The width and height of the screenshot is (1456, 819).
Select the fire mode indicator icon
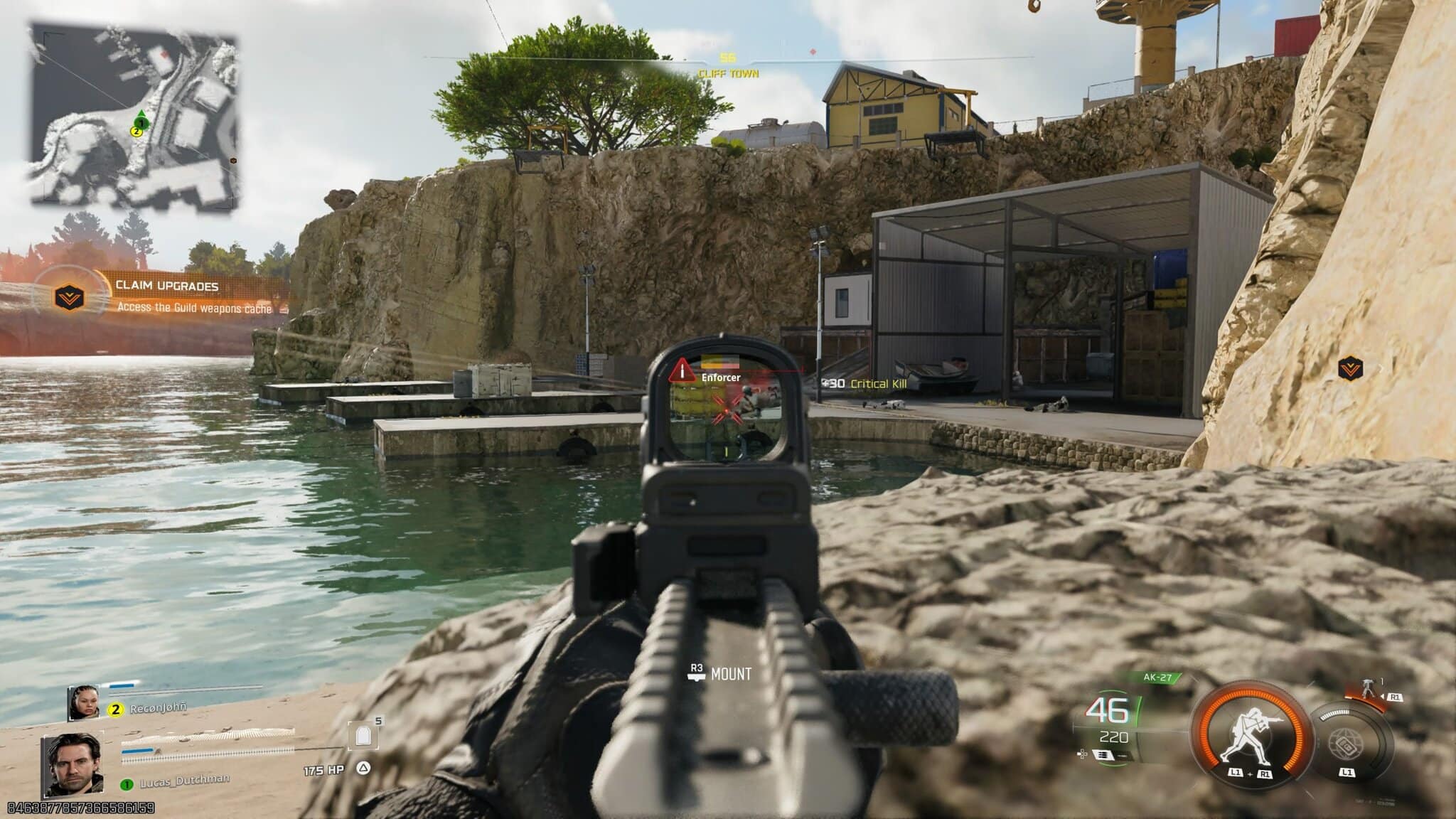pos(1103,755)
